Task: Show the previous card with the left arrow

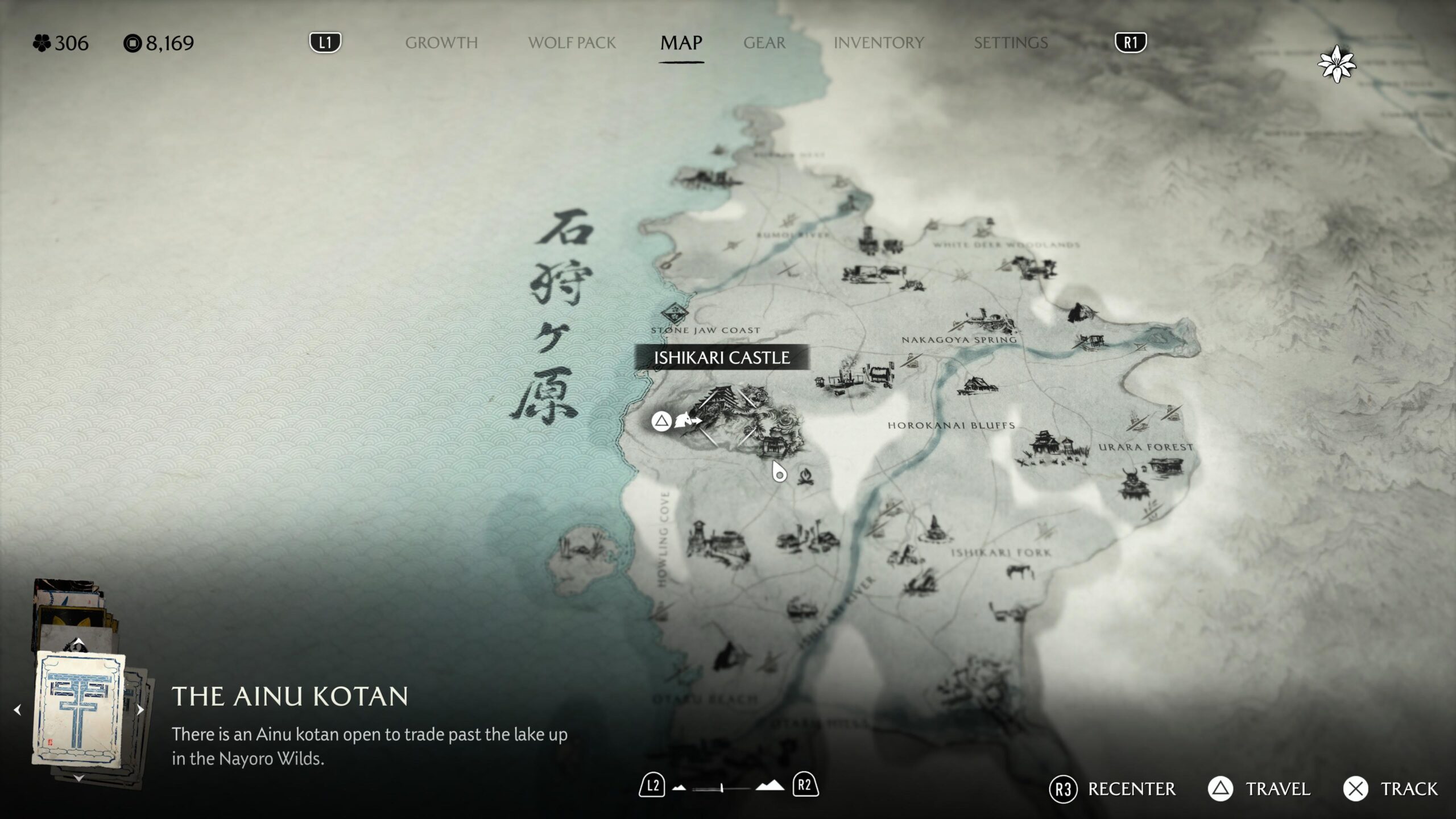Action: point(18,710)
